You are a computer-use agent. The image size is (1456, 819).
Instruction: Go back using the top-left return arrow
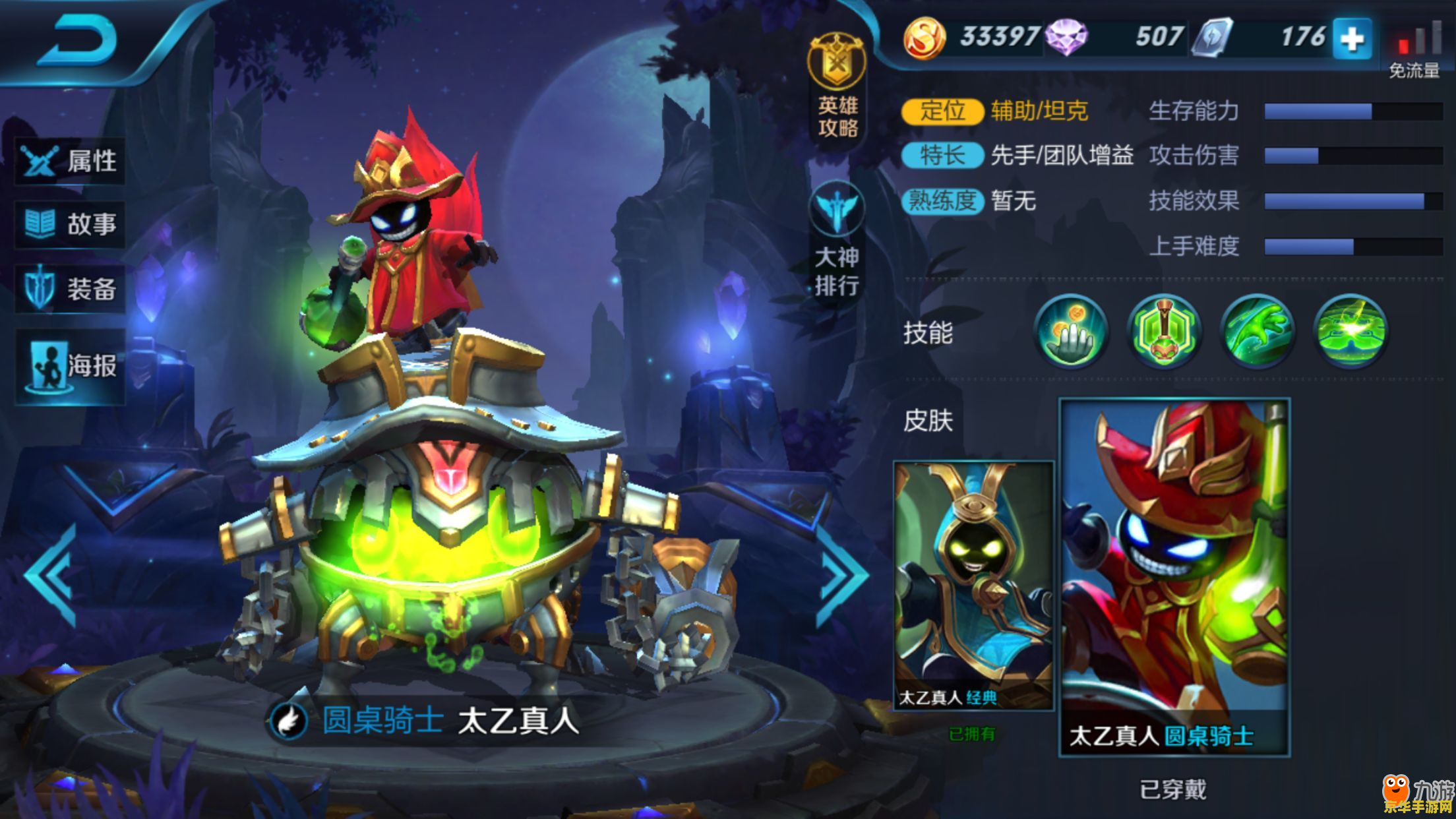pos(78,41)
